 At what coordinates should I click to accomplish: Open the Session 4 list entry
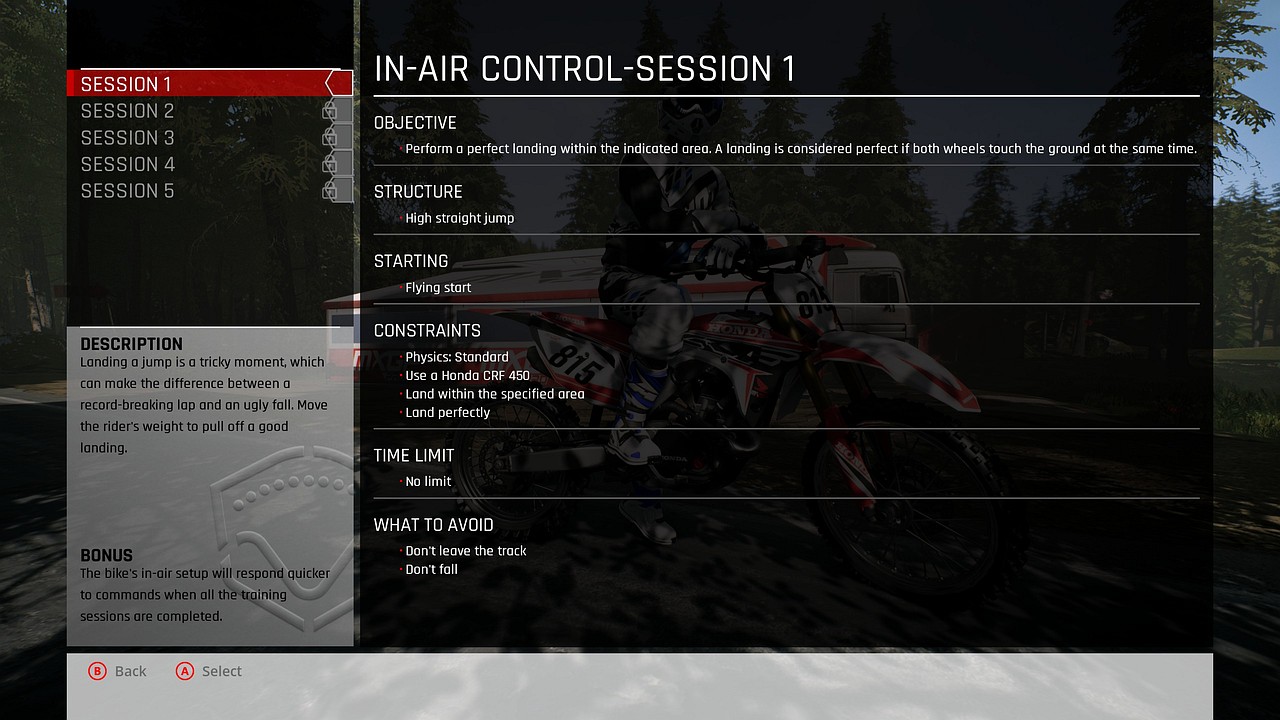click(128, 164)
